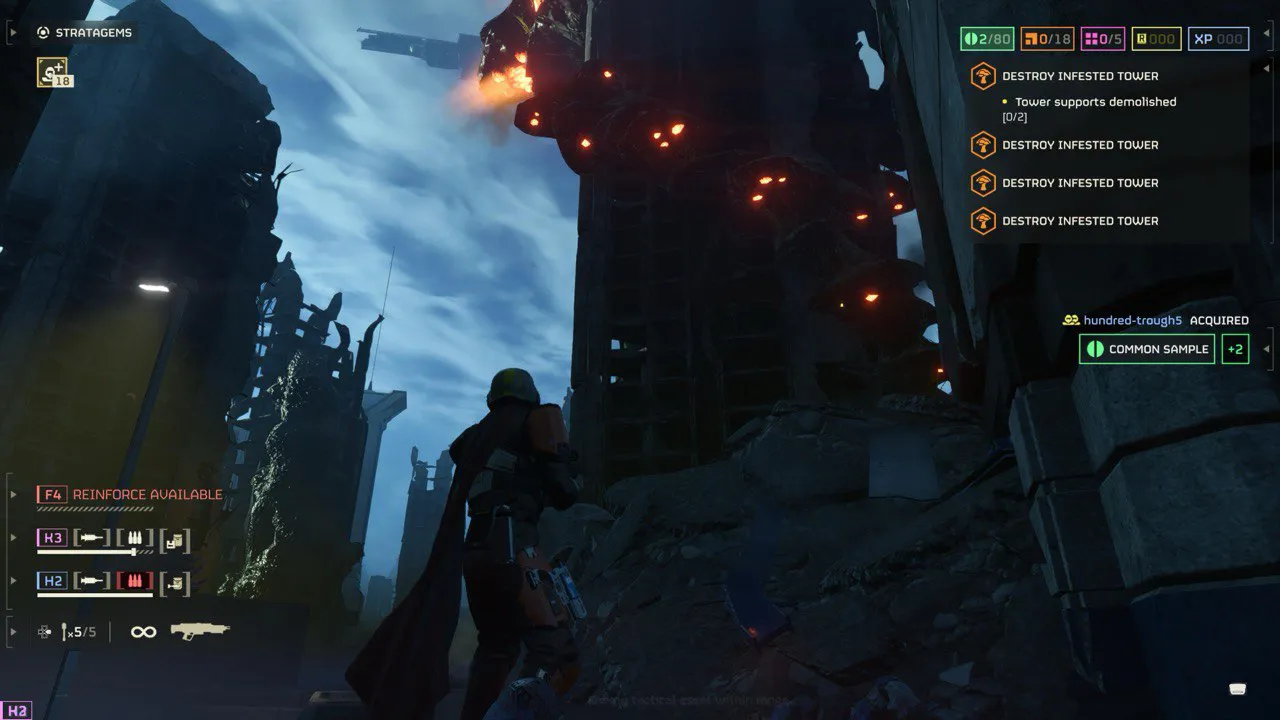Expand the objectives list side chevron
The height and width of the screenshot is (720, 1280).
coord(1266,67)
